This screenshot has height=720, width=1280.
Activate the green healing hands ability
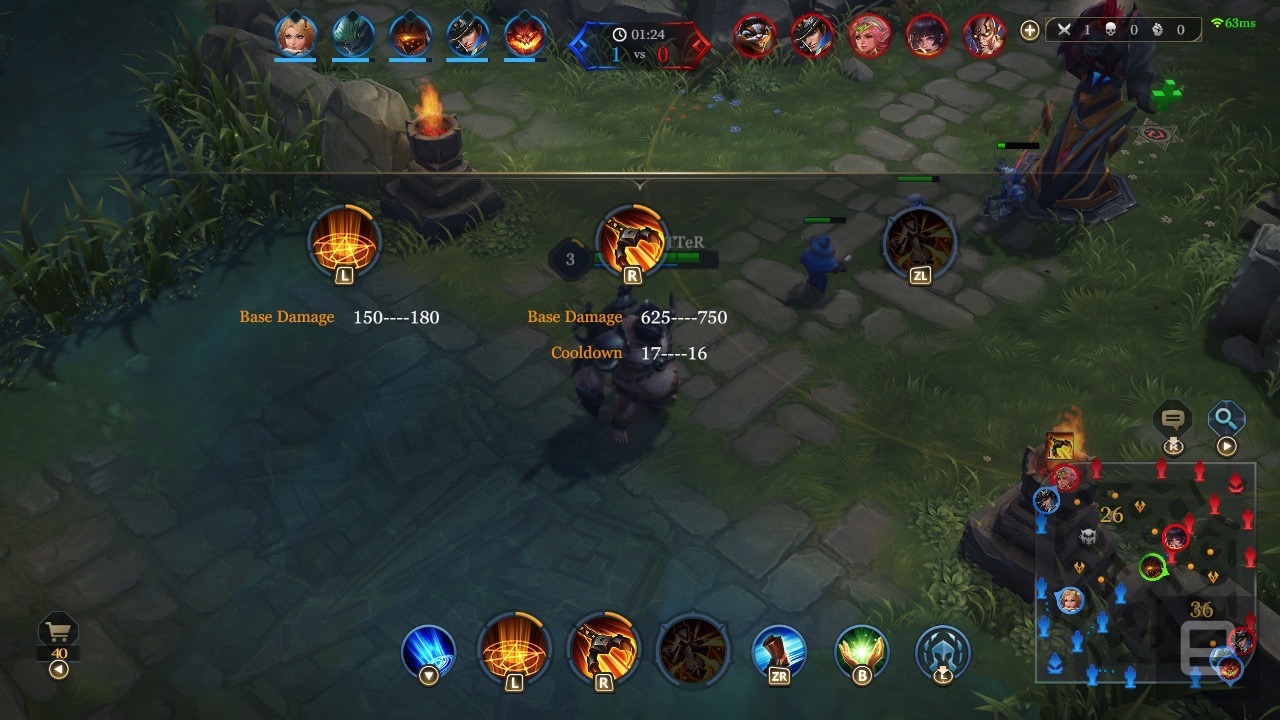tap(862, 651)
